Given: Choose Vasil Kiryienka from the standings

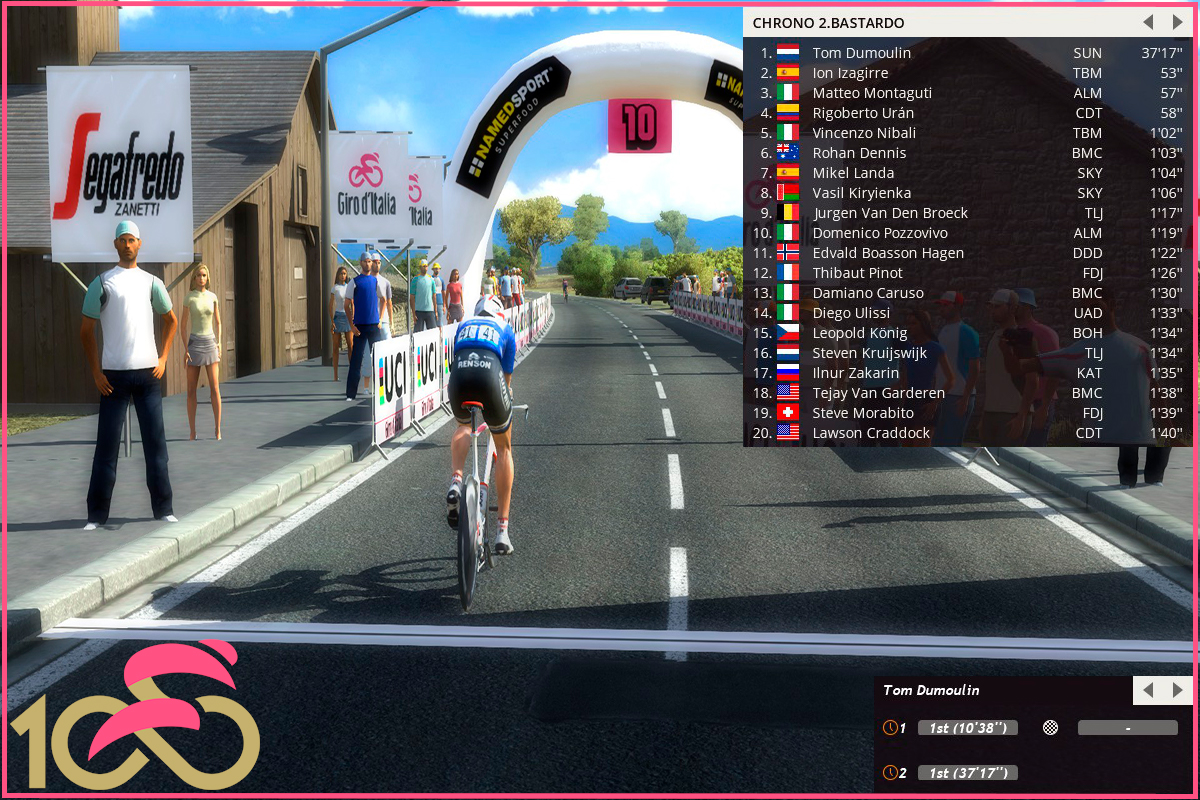Looking at the screenshot, I should [861, 193].
